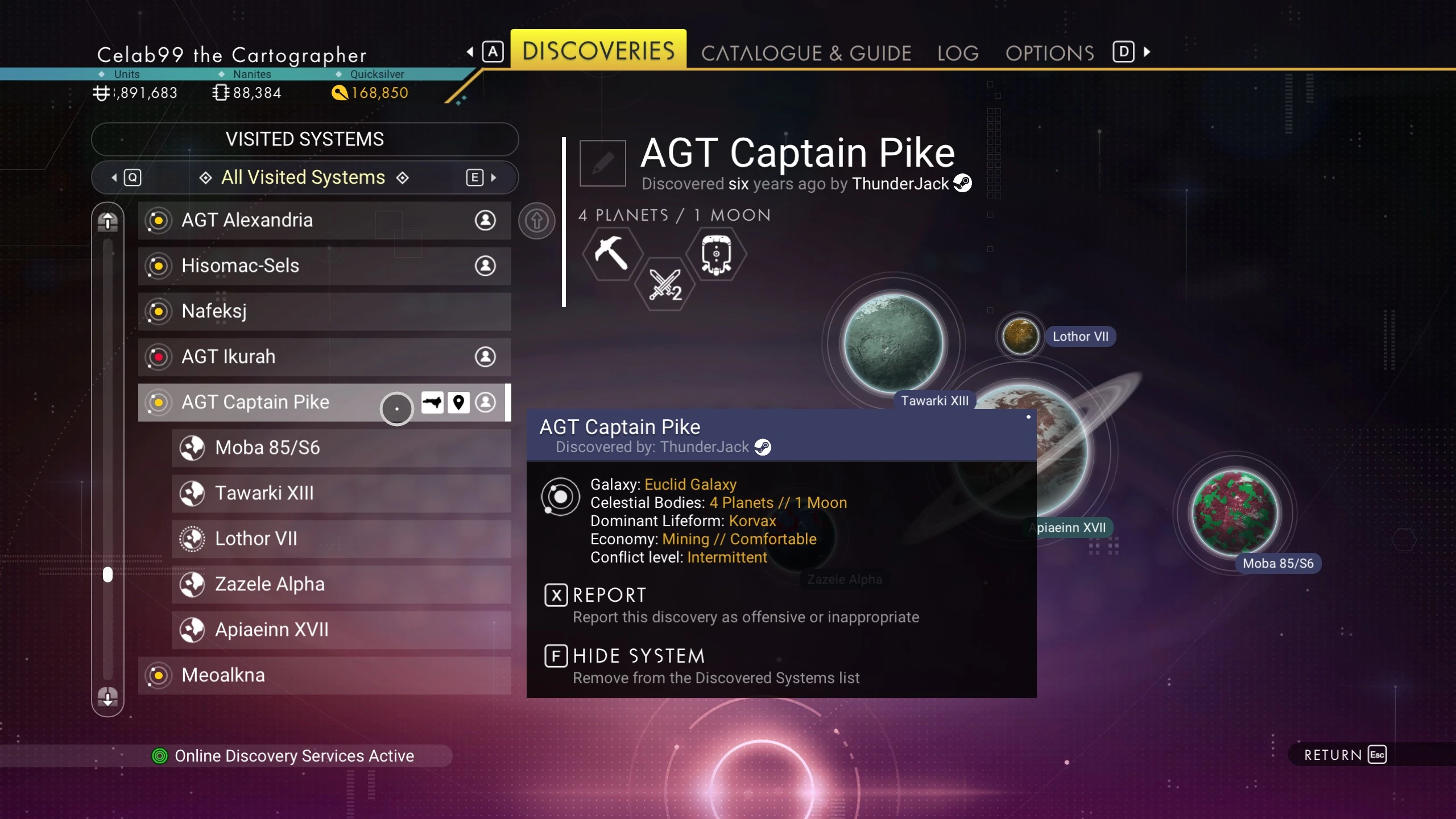Select the Discoveries tab
Screen dimensions: 1456x819
(x=598, y=50)
